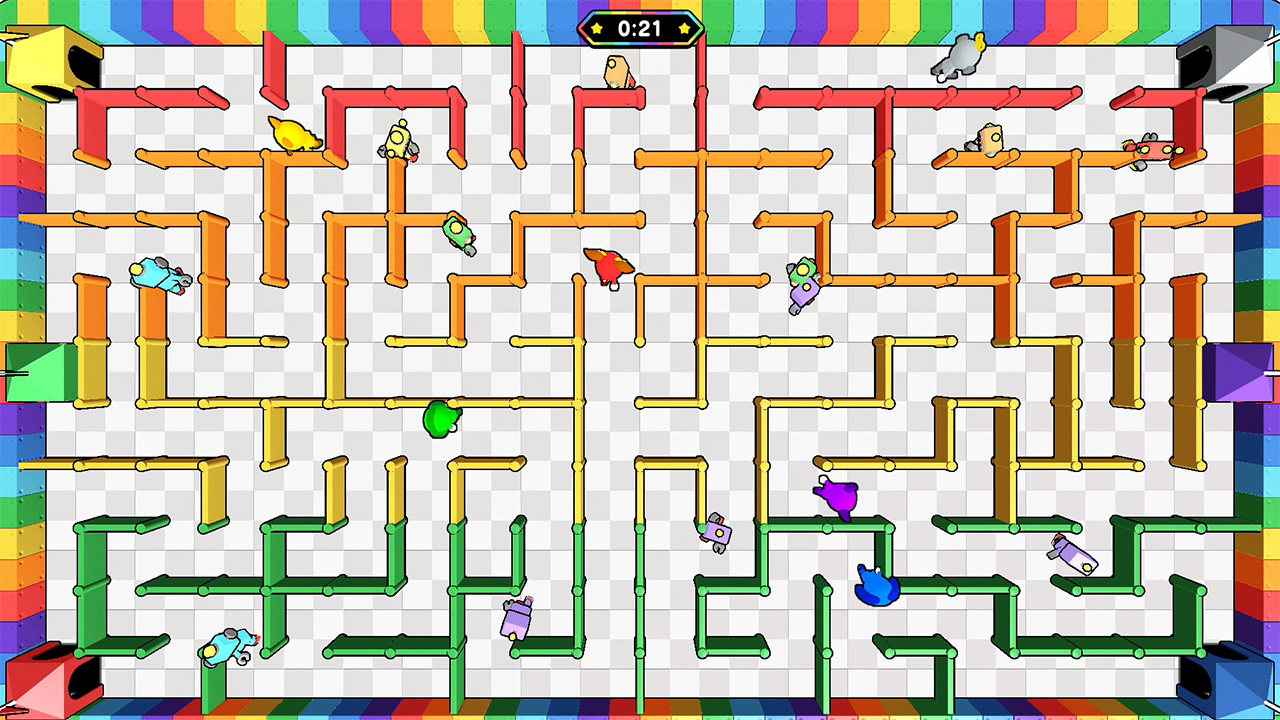Image resolution: width=1280 pixels, height=720 pixels.
Task: Click the purple robot near the bottom center
Action: point(717,532)
